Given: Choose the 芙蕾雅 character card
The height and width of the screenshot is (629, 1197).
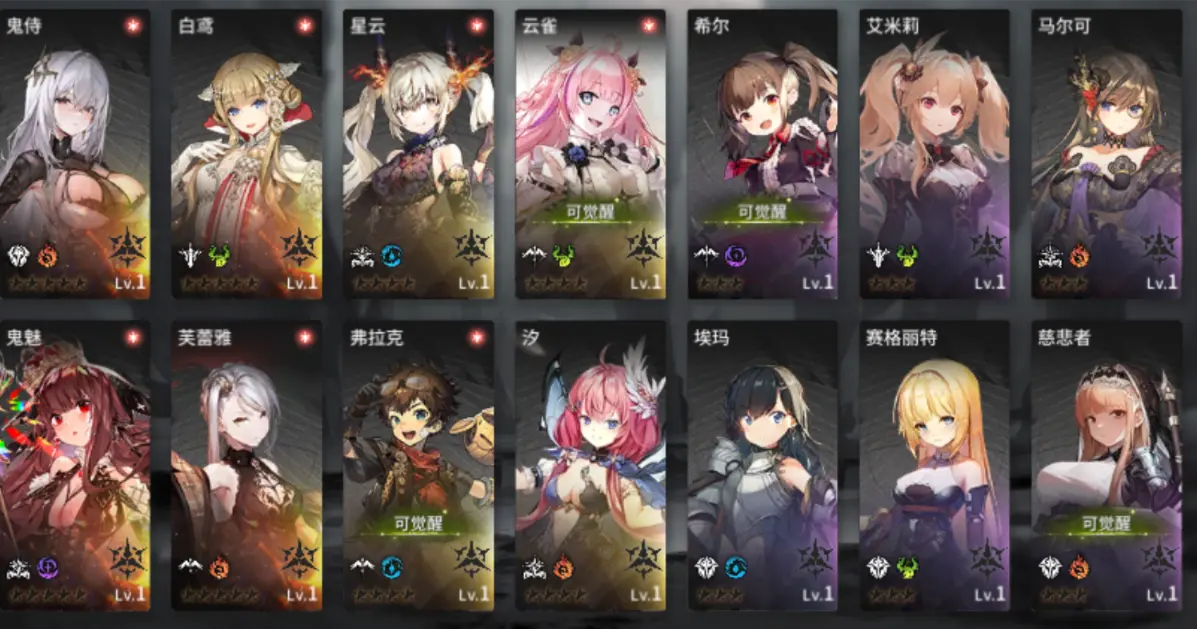Looking at the screenshot, I should [247, 466].
